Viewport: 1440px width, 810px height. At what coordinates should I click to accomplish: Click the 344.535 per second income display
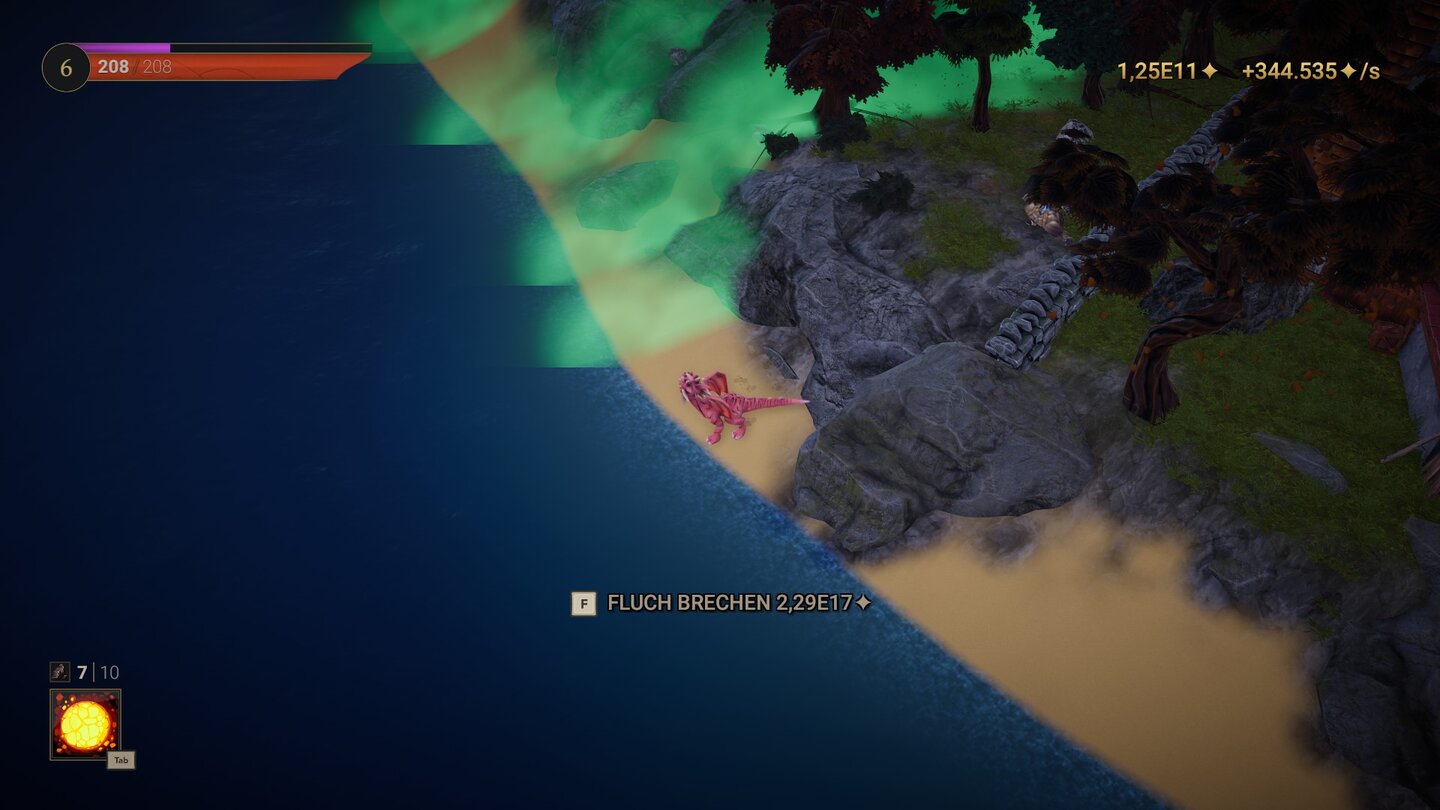1300,72
